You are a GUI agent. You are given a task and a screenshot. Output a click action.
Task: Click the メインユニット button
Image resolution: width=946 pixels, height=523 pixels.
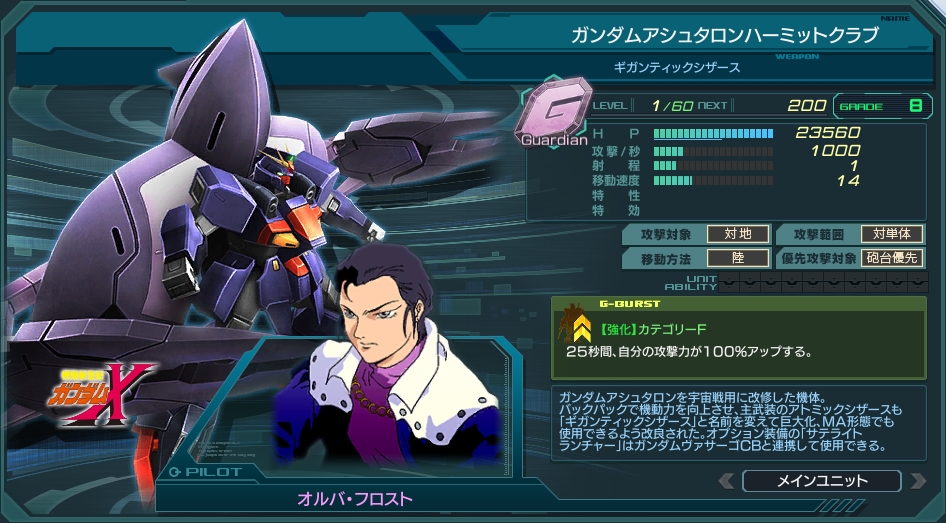pyautogui.click(x=822, y=481)
